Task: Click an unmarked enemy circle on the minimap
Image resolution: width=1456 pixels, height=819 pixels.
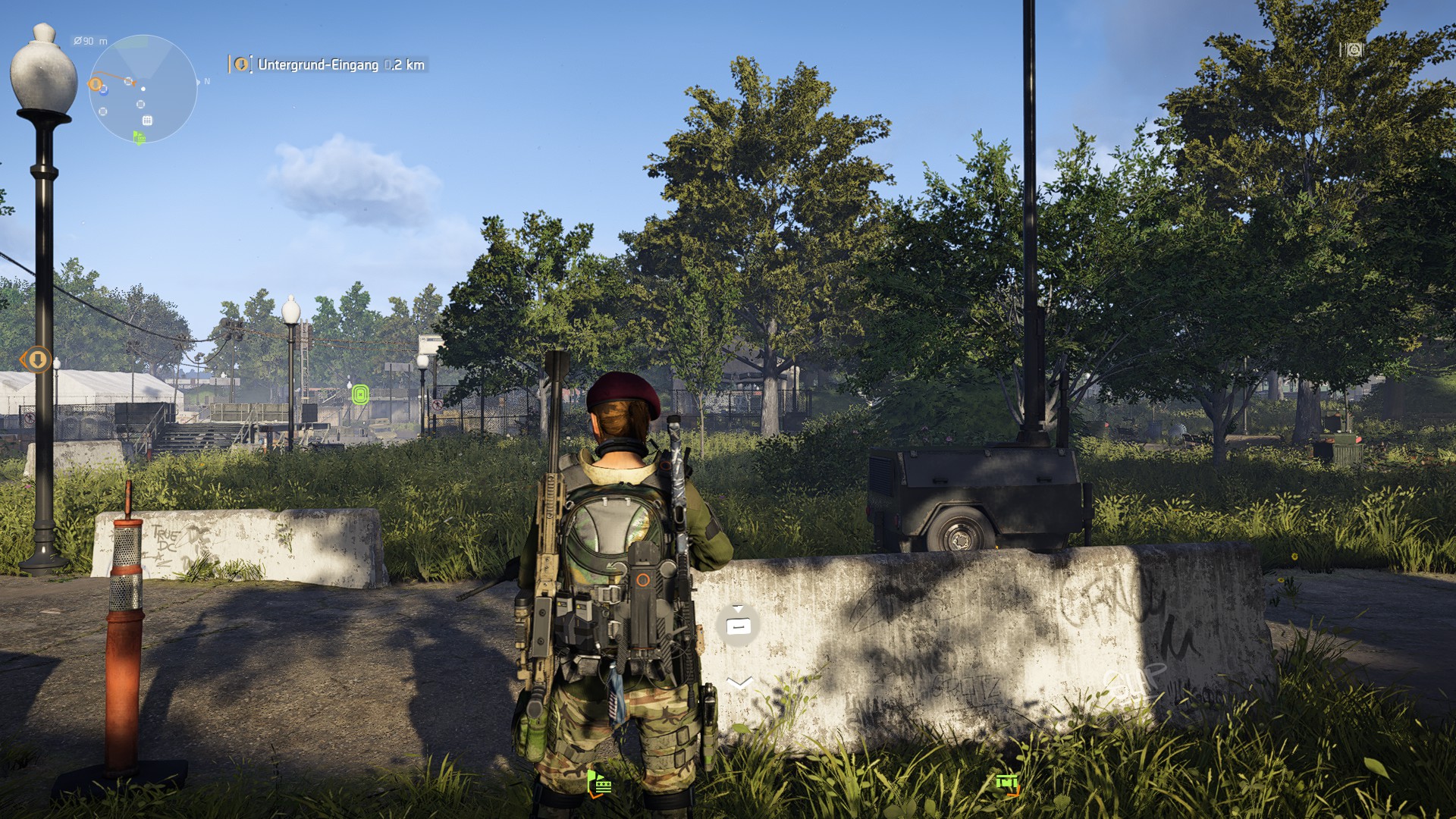Action: click(141, 104)
